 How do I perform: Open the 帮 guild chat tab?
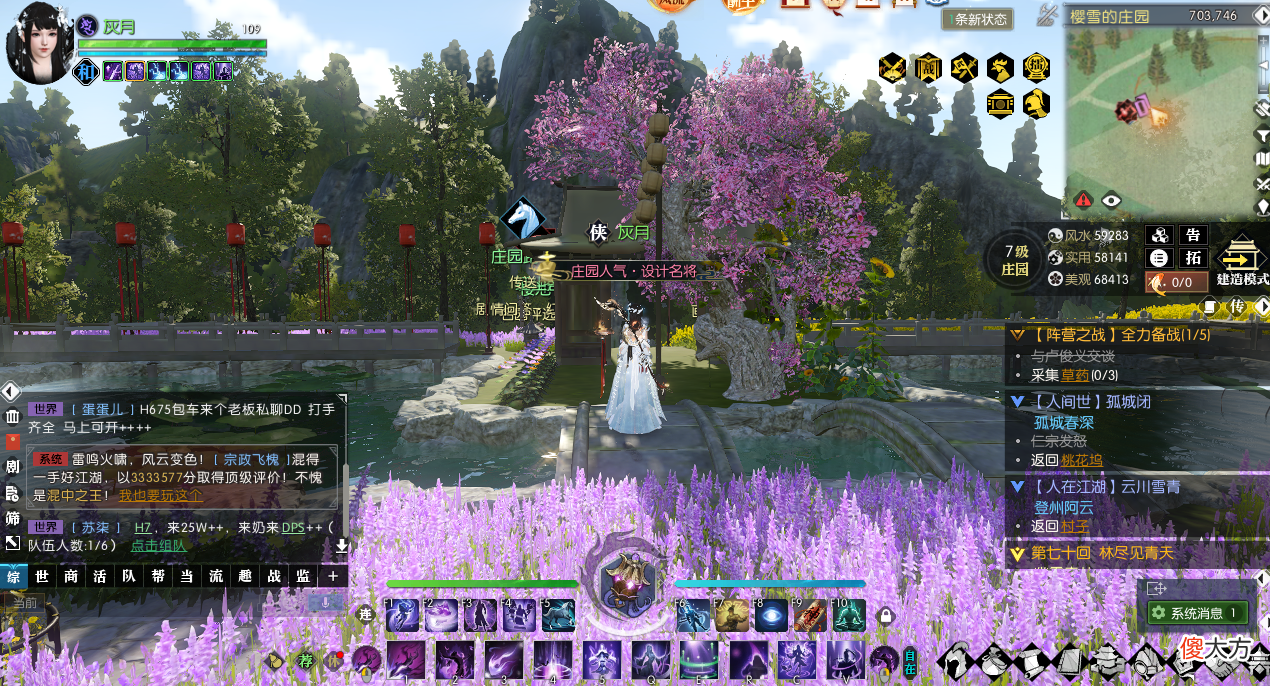click(158, 576)
